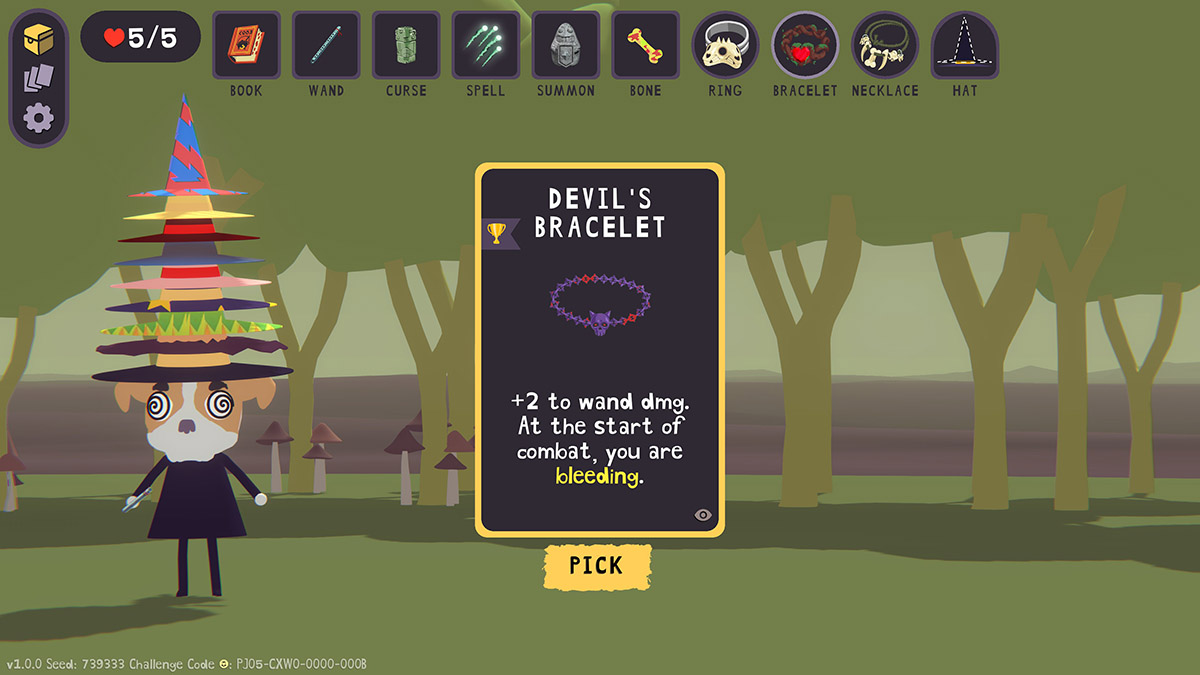The image size is (1200, 675).
Task: Select the Bone slot
Action: point(646,45)
